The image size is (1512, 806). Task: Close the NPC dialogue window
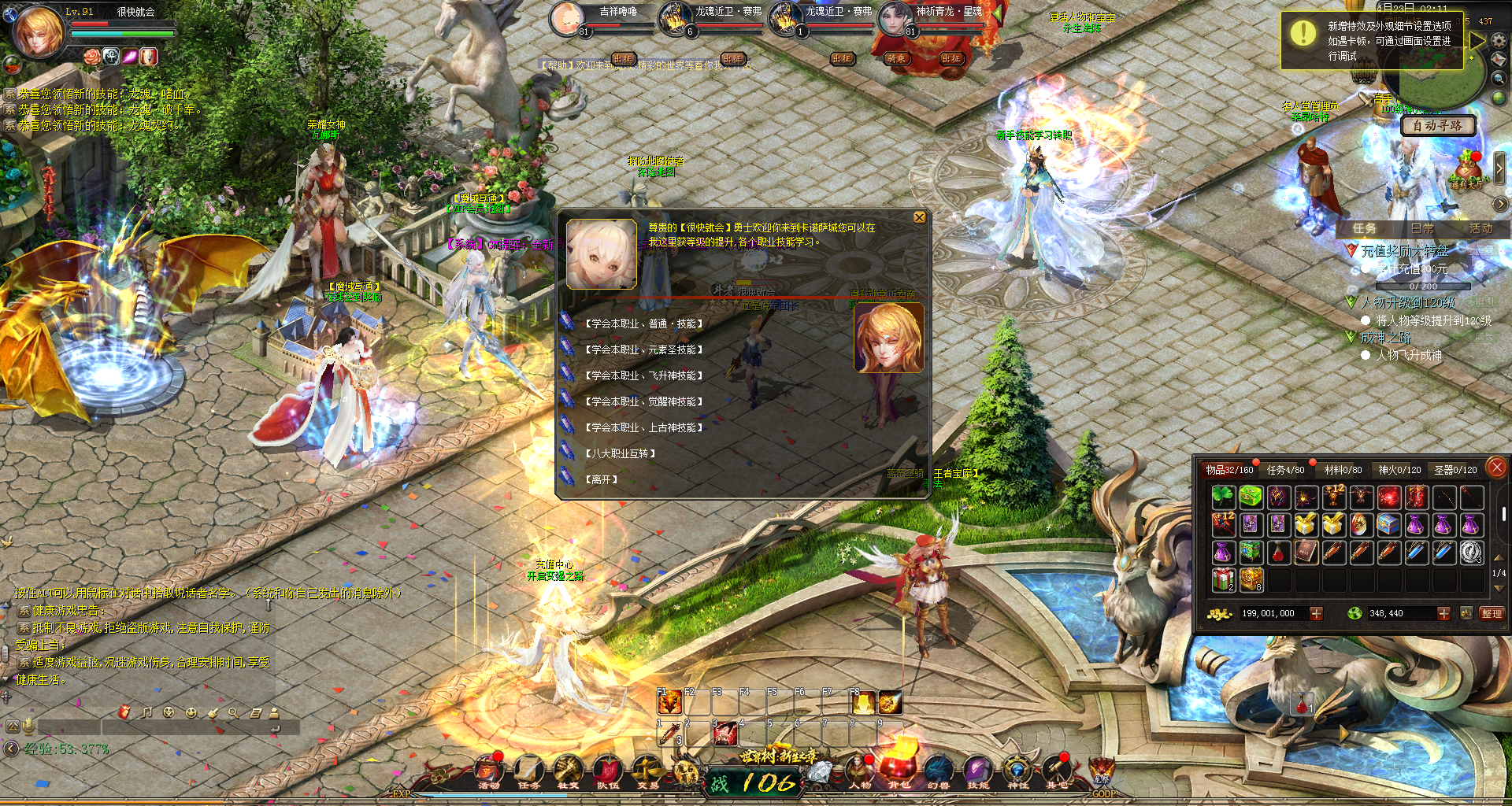coord(919,218)
